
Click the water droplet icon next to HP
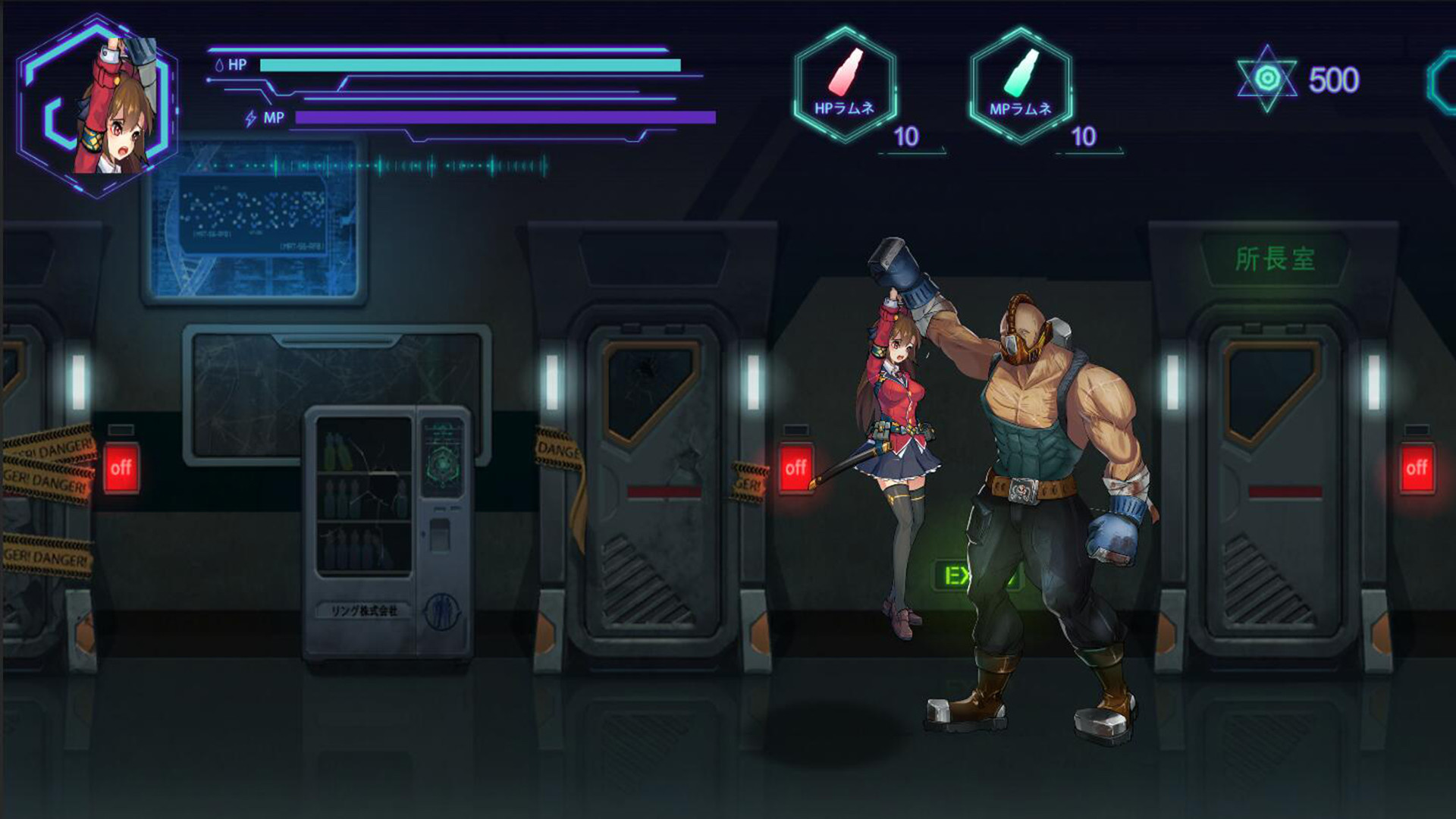221,65
